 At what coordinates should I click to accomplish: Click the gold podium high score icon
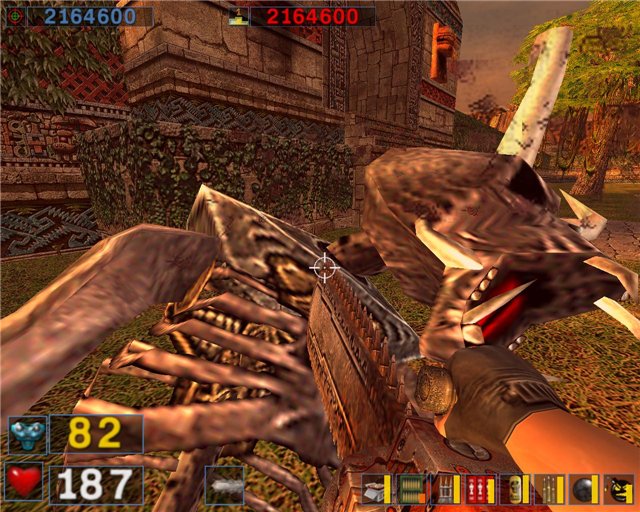click(x=237, y=16)
